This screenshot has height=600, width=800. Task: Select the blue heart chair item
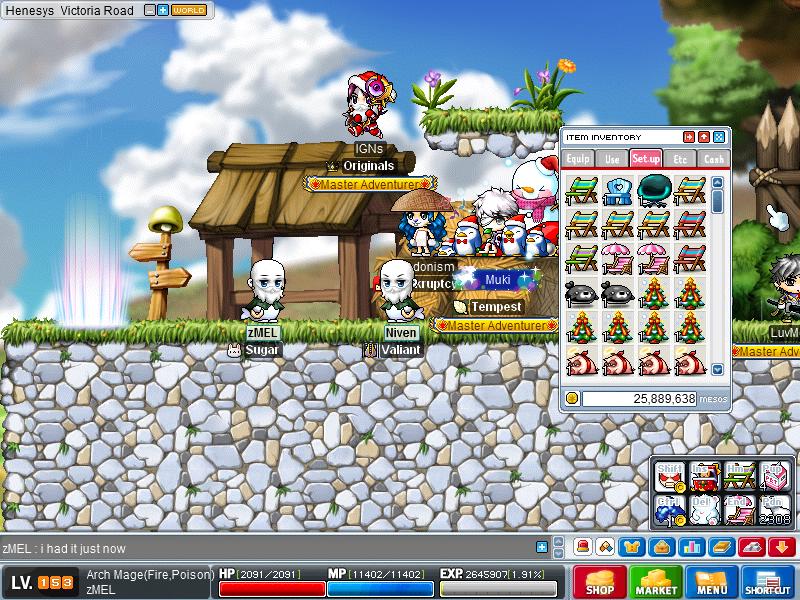tap(617, 189)
